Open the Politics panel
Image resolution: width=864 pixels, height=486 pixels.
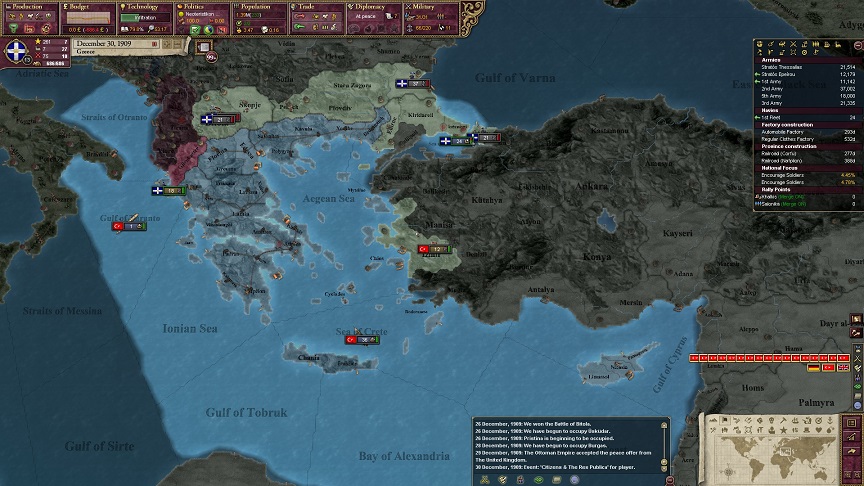[202, 7]
